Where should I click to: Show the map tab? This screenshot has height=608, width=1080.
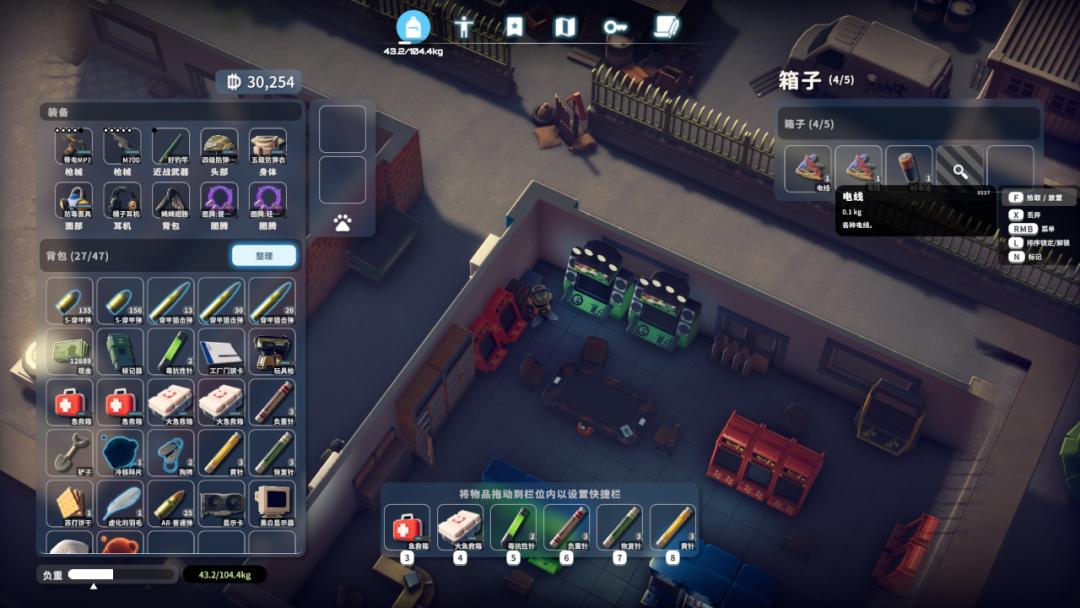pos(565,27)
